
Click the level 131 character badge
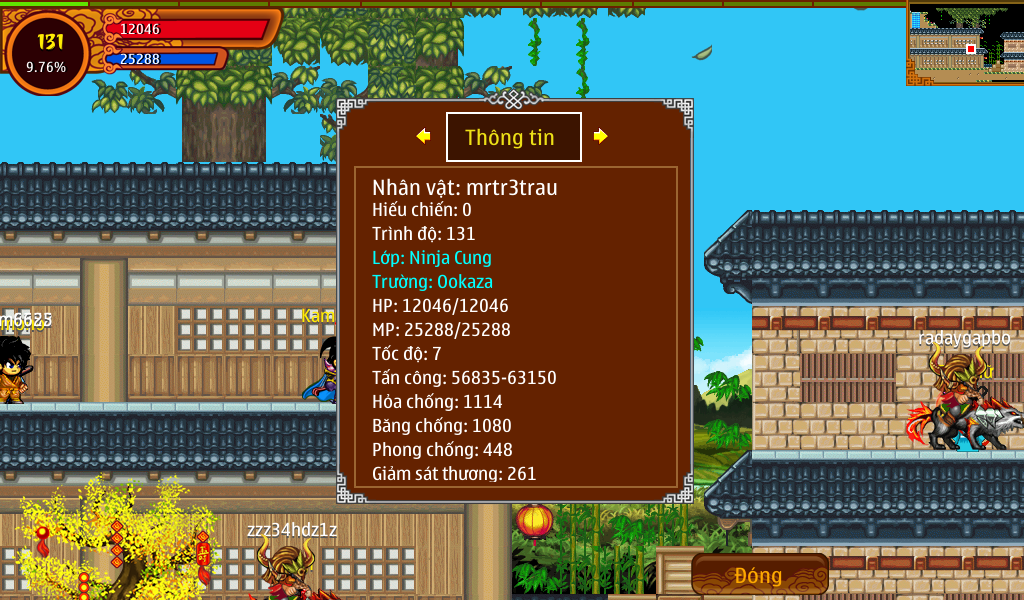point(47,52)
